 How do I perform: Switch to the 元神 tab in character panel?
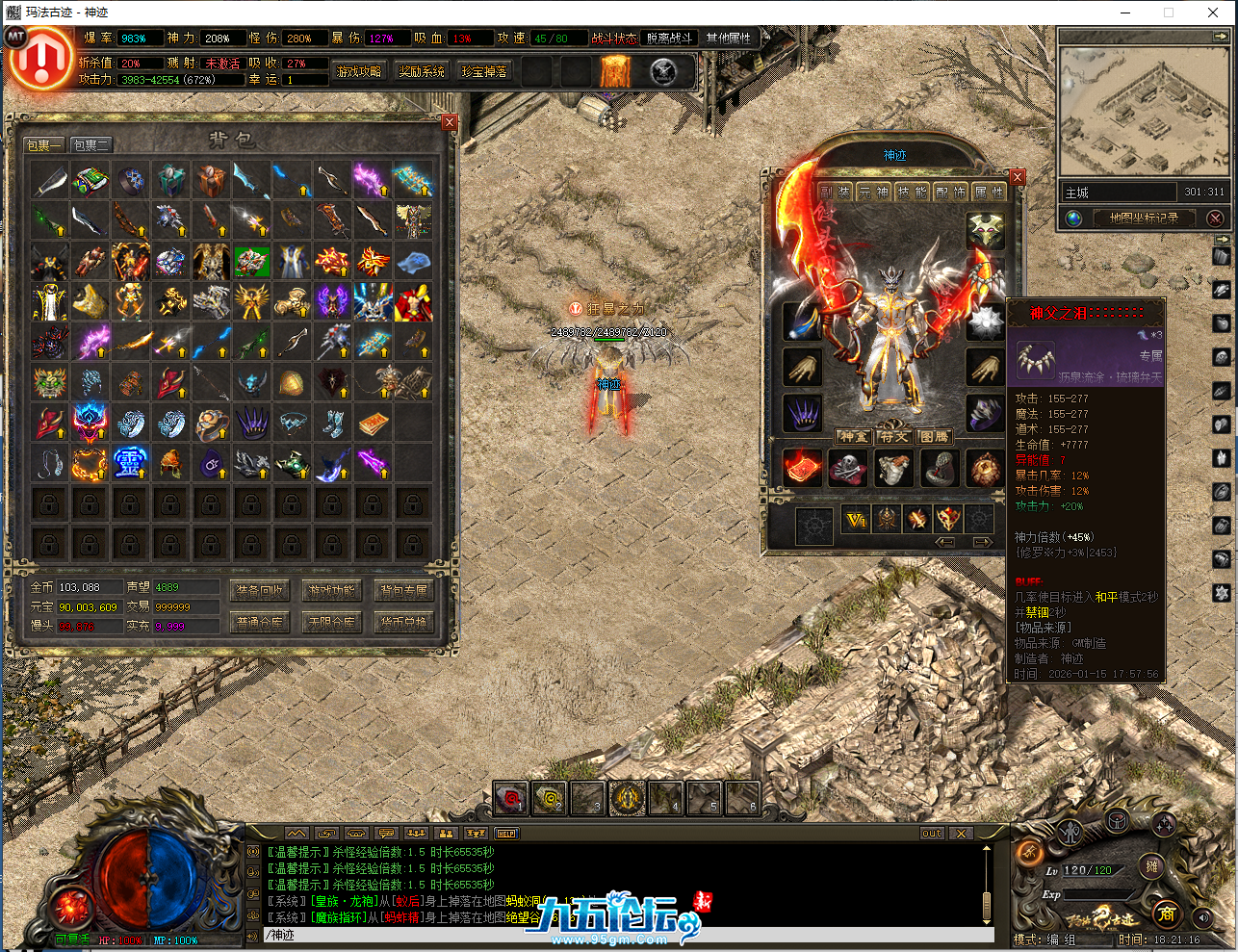click(x=873, y=193)
